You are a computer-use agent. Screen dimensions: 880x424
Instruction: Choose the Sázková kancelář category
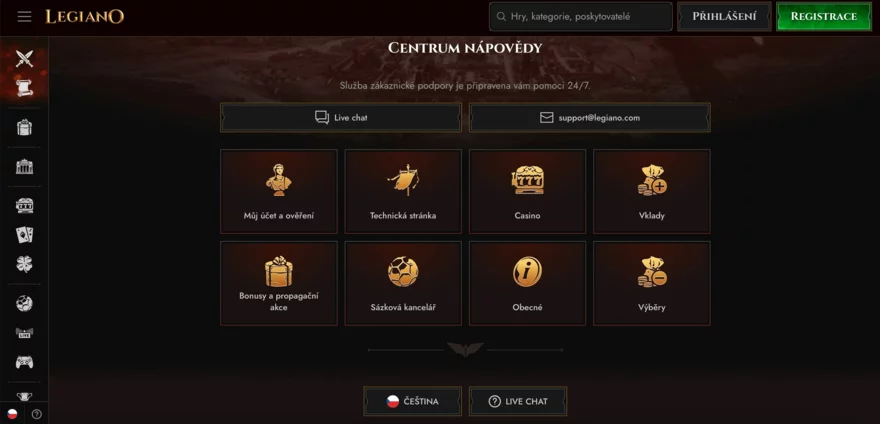point(403,283)
